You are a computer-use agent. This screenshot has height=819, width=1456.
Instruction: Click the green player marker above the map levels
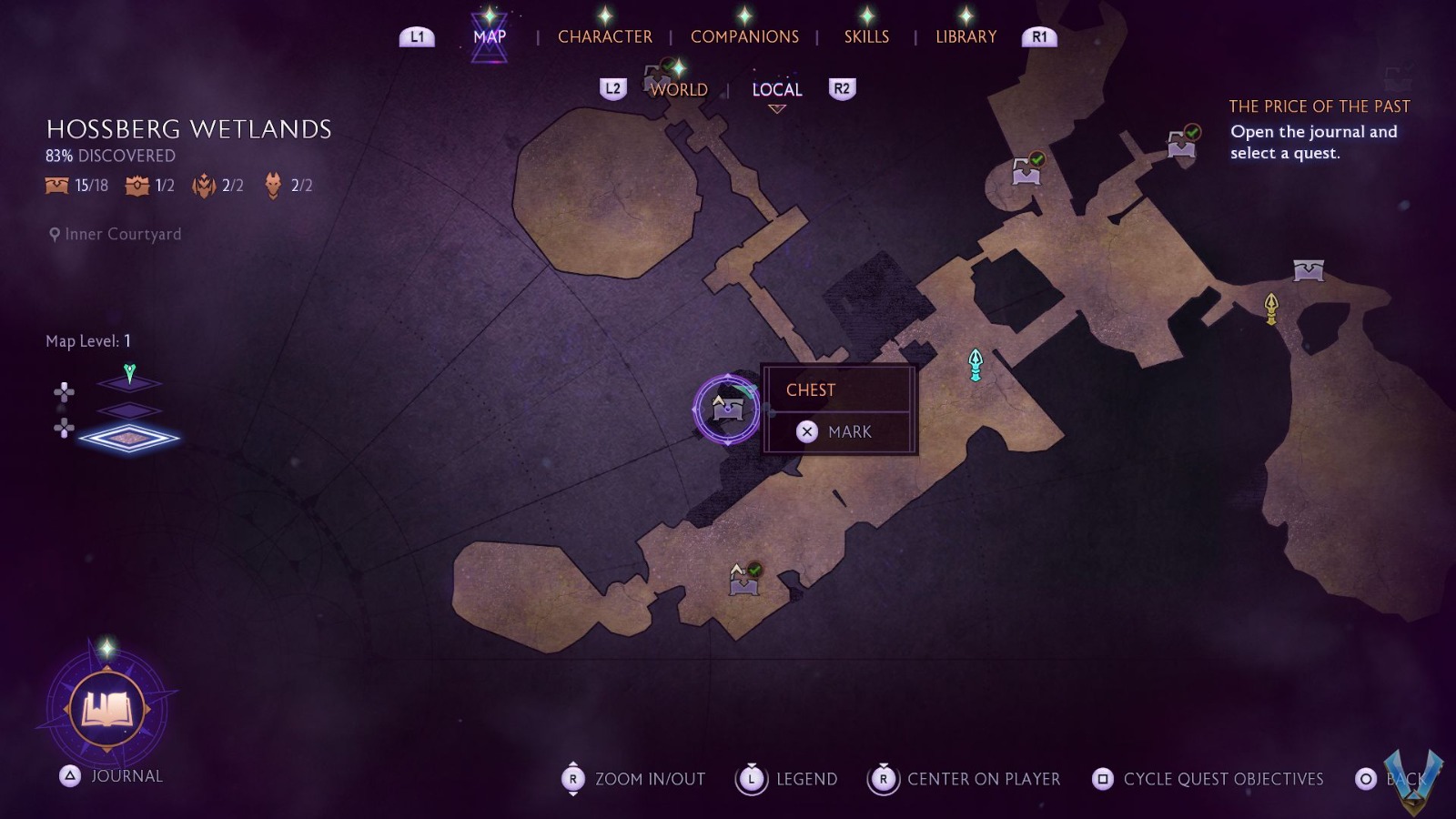point(127,370)
